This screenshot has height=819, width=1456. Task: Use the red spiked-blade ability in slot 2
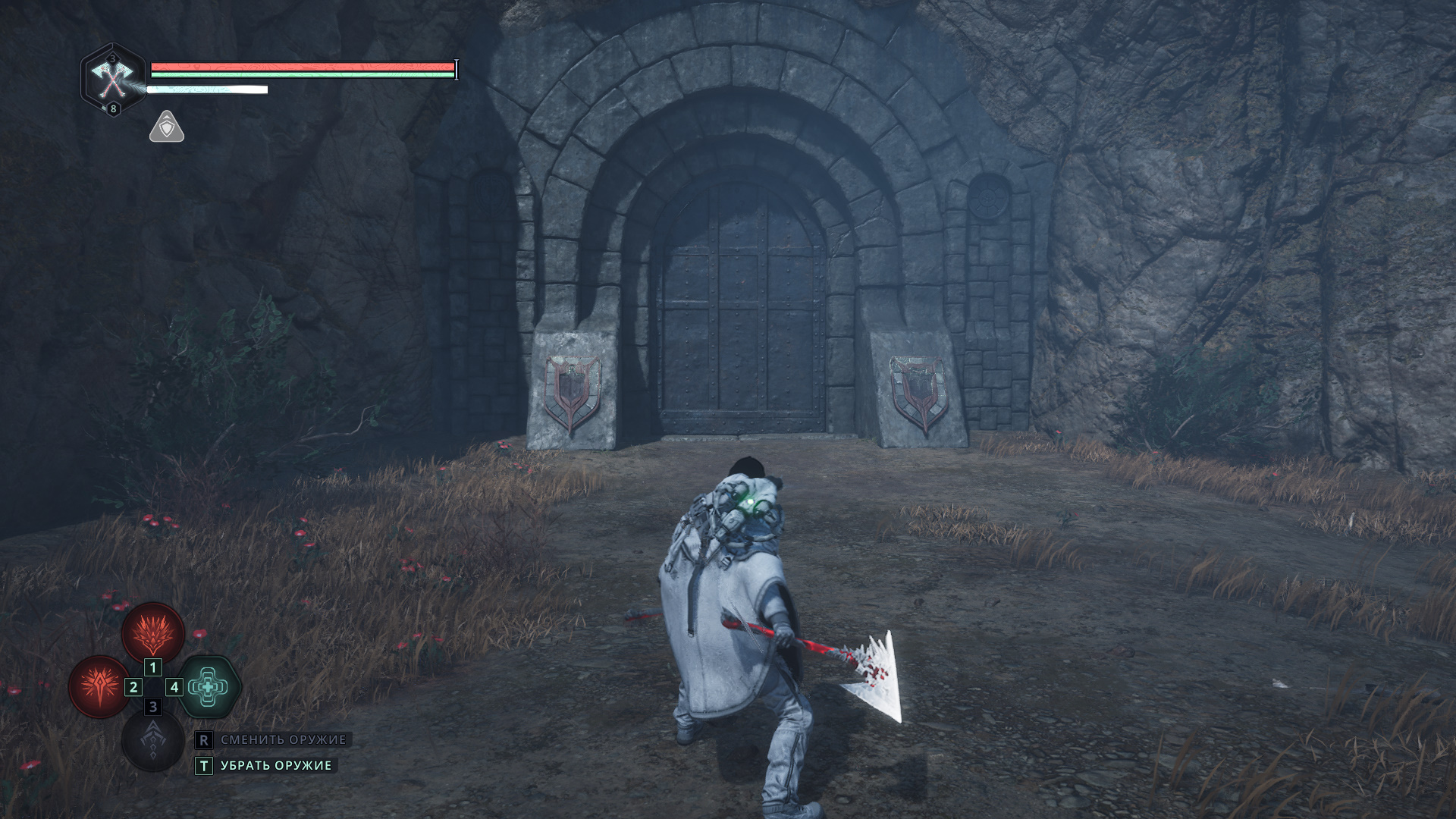[99, 687]
